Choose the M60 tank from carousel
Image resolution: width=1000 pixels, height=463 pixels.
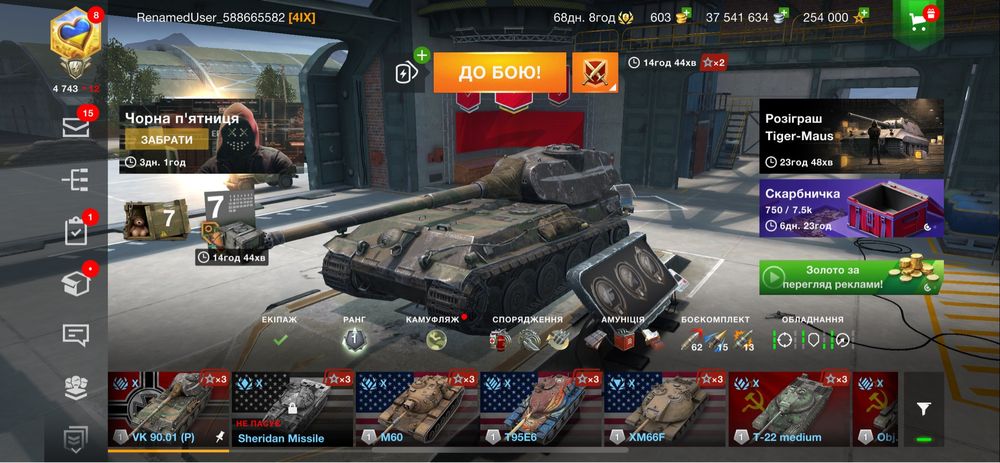[x=416, y=408]
